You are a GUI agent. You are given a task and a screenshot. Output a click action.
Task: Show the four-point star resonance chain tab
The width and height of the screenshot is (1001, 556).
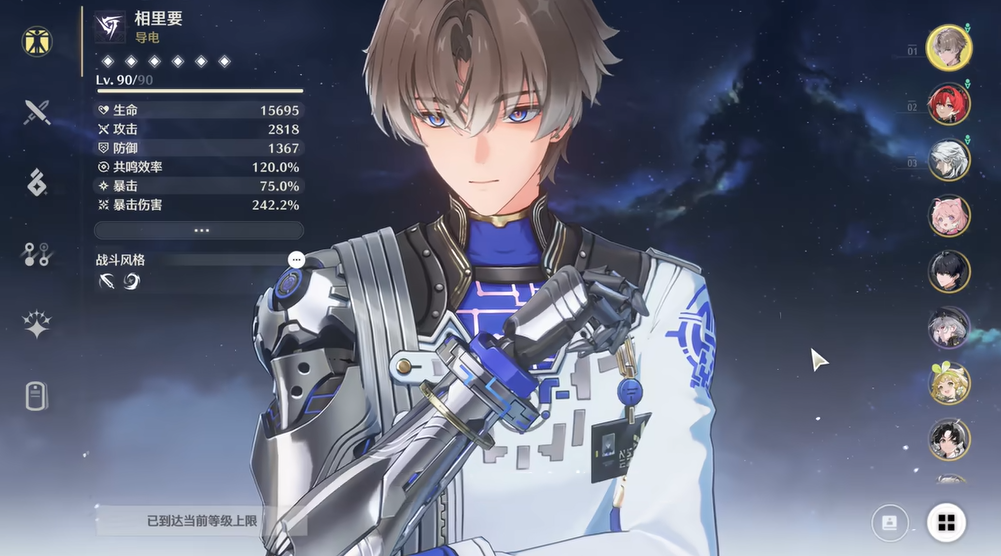[x=37, y=325]
